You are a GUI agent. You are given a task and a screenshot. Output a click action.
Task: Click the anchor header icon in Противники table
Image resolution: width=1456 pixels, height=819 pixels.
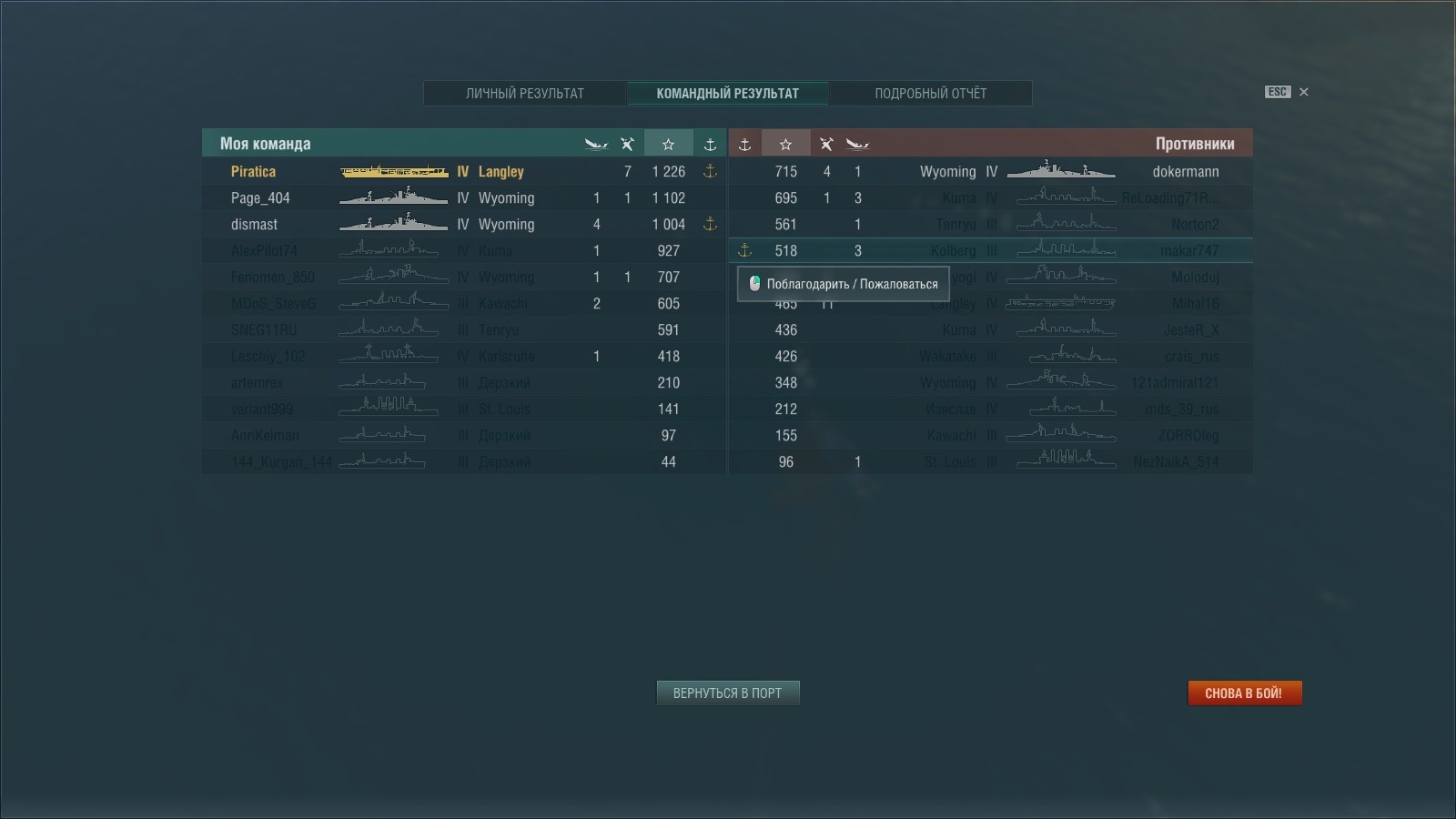pyautogui.click(x=746, y=143)
